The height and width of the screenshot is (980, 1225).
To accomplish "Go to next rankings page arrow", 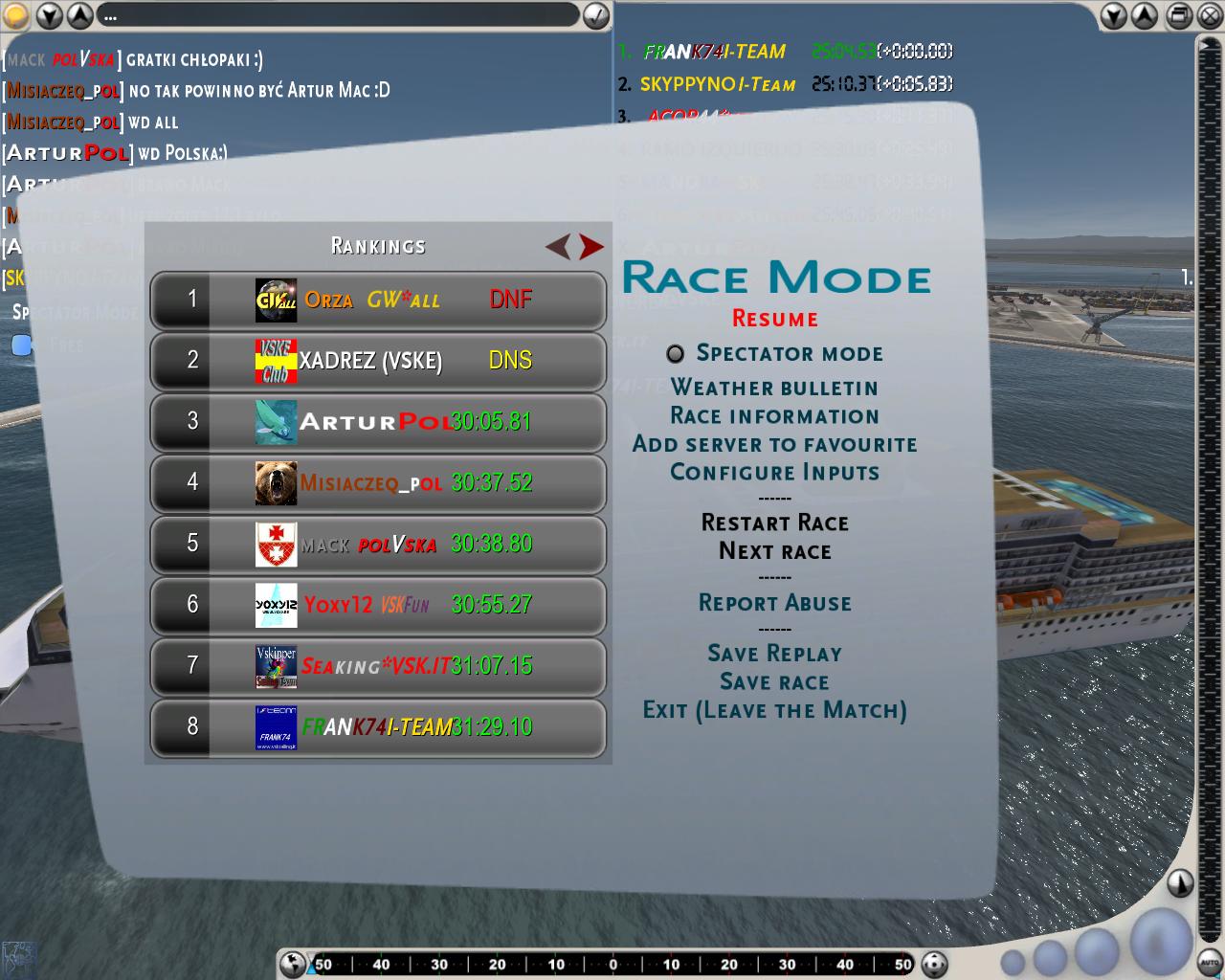I will point(591,247).
